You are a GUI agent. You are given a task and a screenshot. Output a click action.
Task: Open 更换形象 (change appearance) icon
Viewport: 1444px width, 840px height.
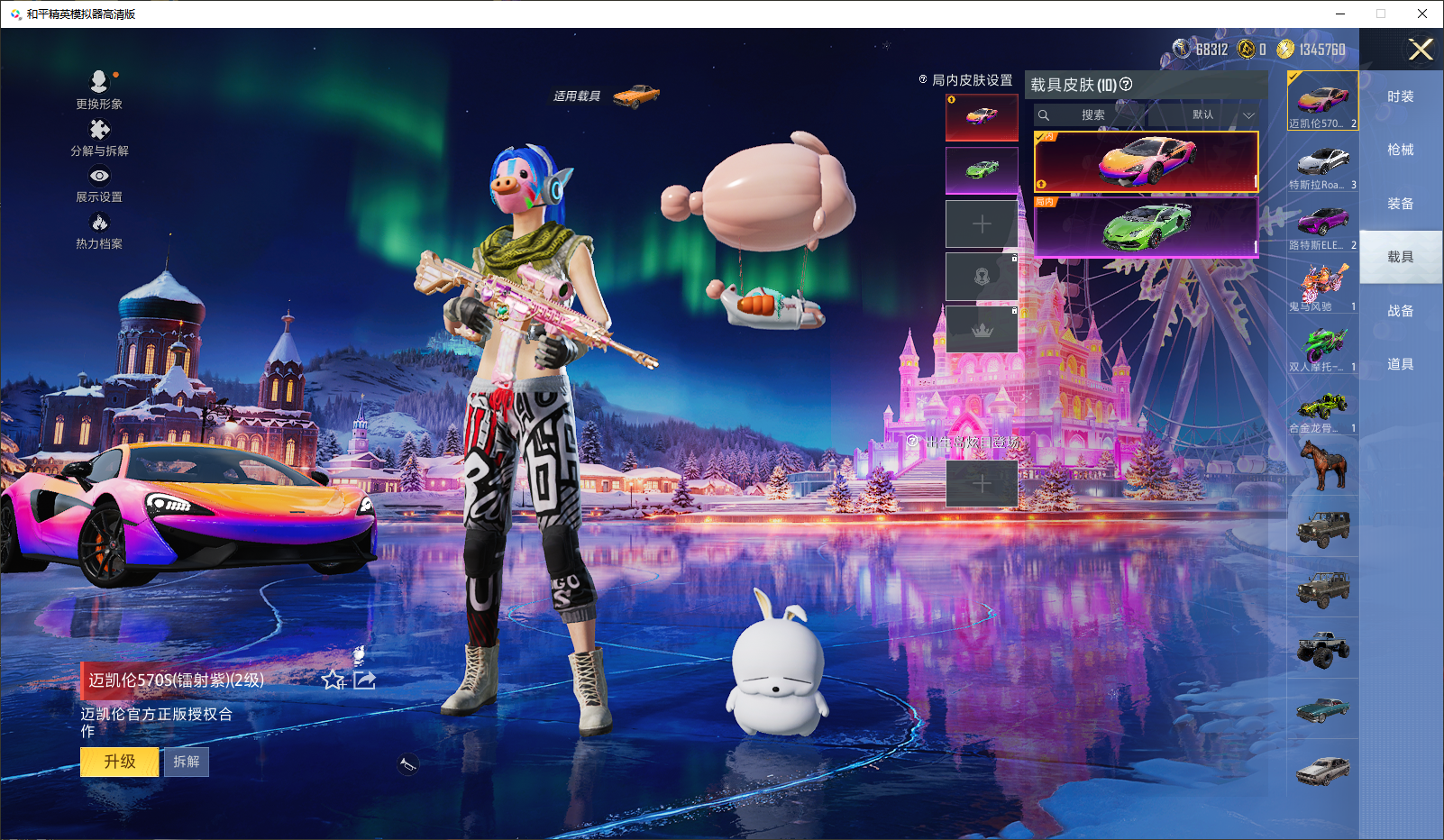point(99,83)
